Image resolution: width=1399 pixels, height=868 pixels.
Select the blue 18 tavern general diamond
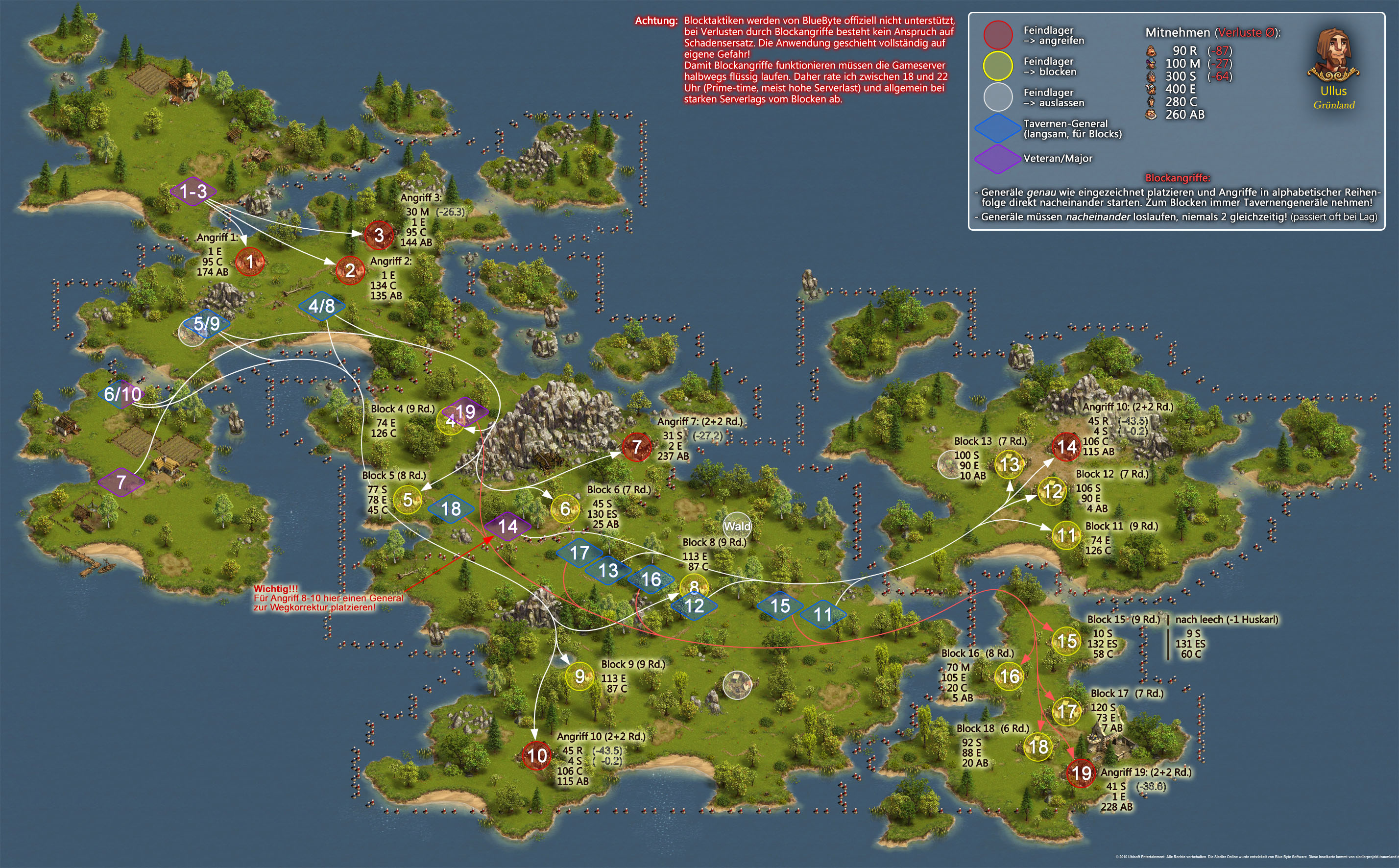(451, 508)
